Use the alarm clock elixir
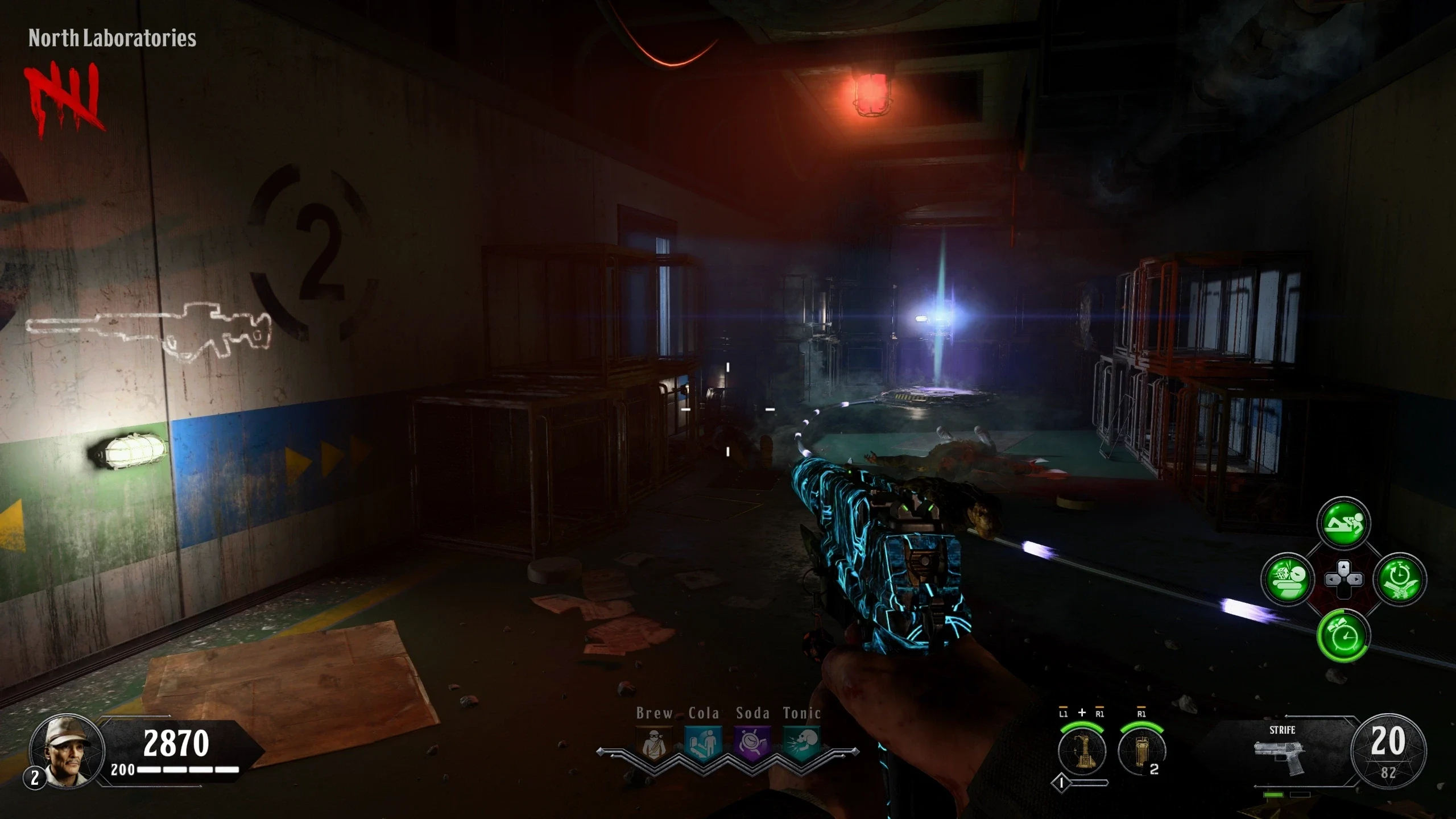1456x819 pixels. [x=1343, y=635]
